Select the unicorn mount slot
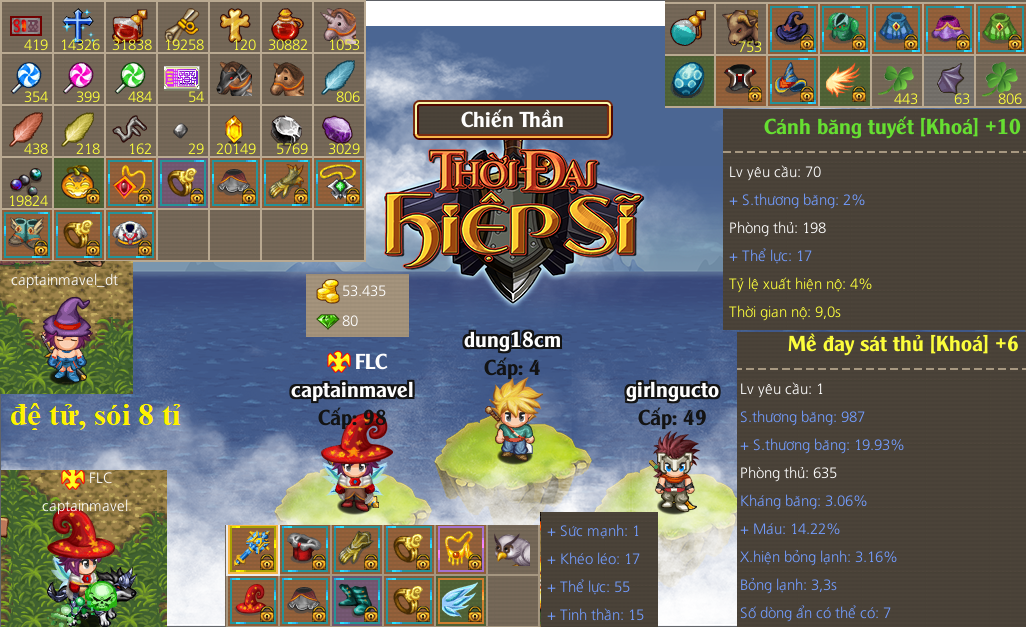Viewport: 1026px width, 627px height. coord(338,25)
